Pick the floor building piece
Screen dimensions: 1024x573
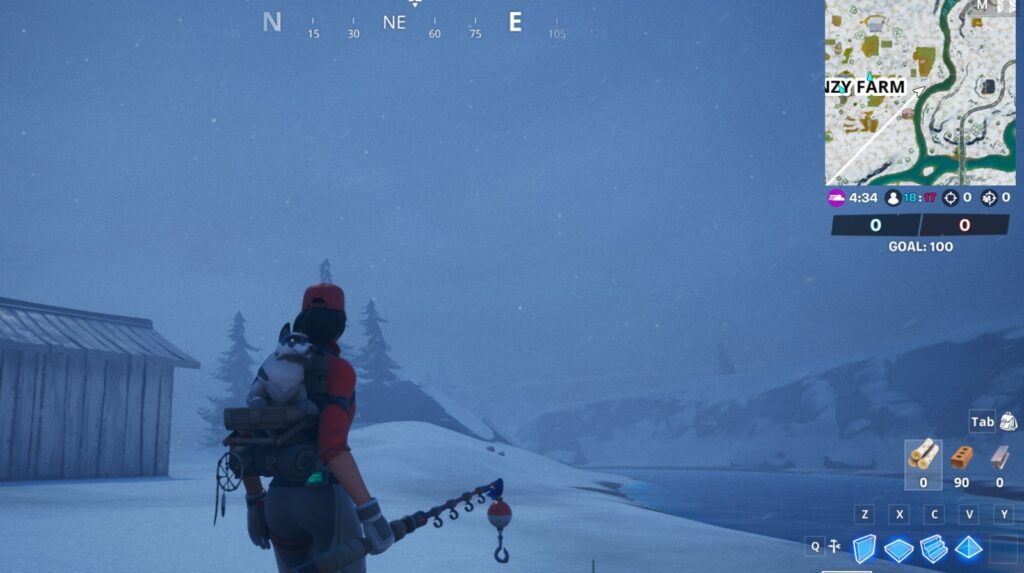point(898,548)
